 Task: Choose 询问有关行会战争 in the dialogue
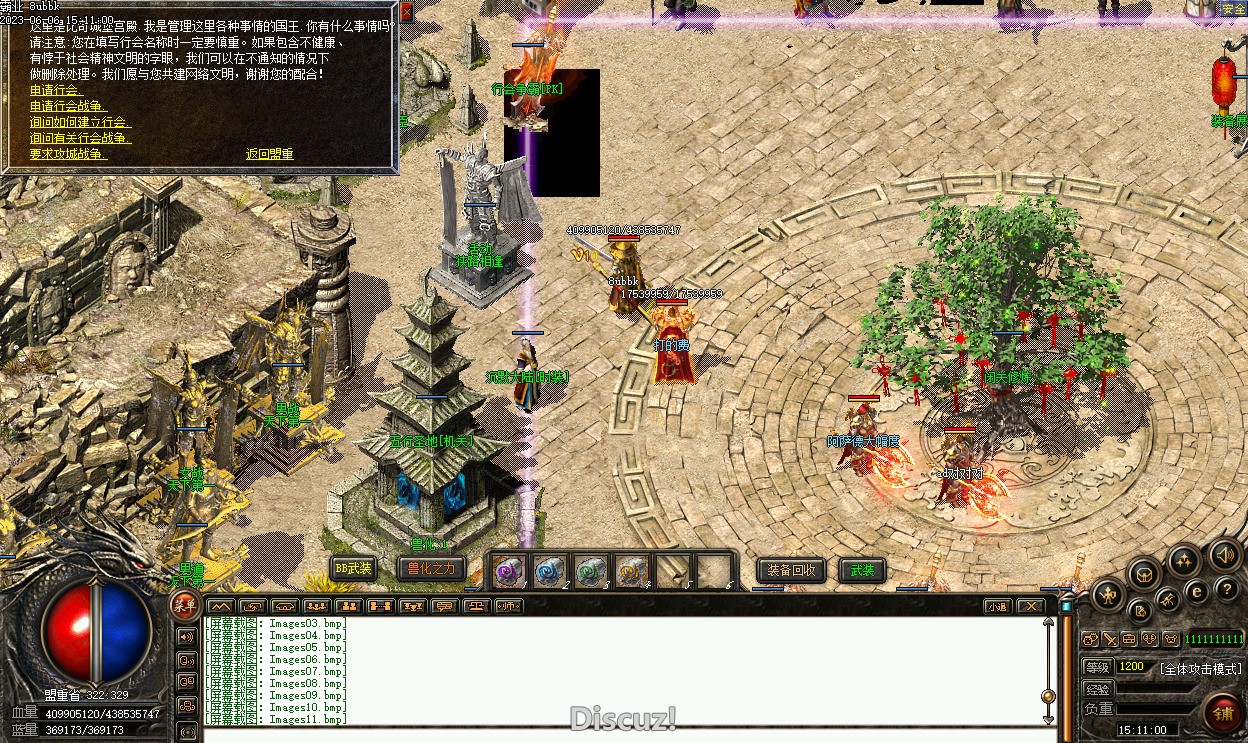point(80,138)
